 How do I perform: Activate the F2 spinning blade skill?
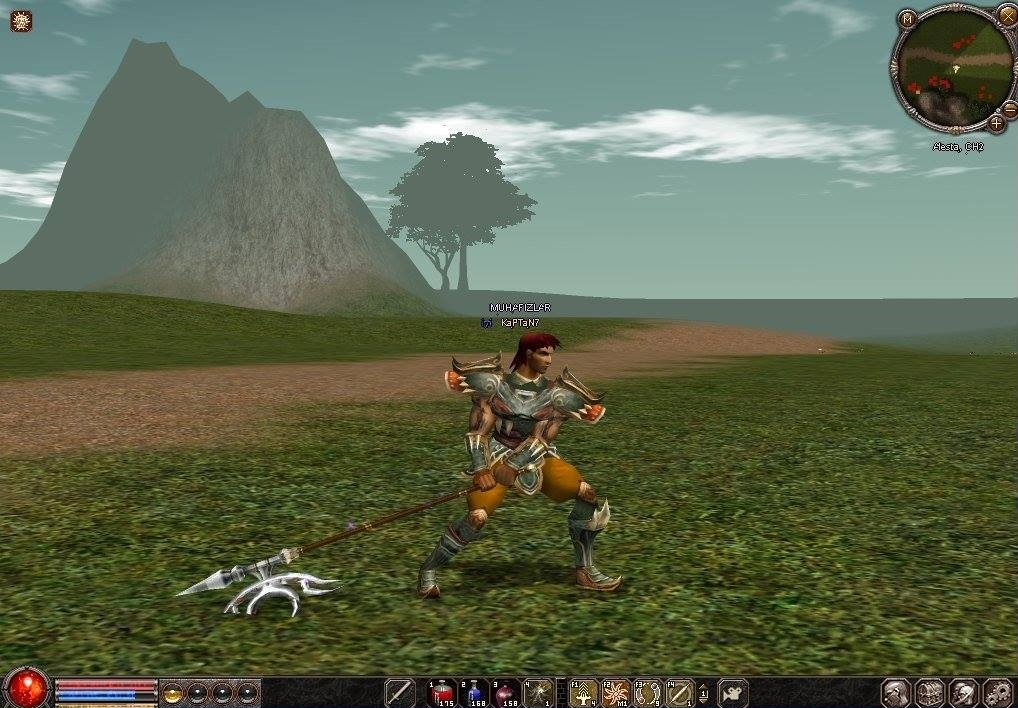click(616, 692)
